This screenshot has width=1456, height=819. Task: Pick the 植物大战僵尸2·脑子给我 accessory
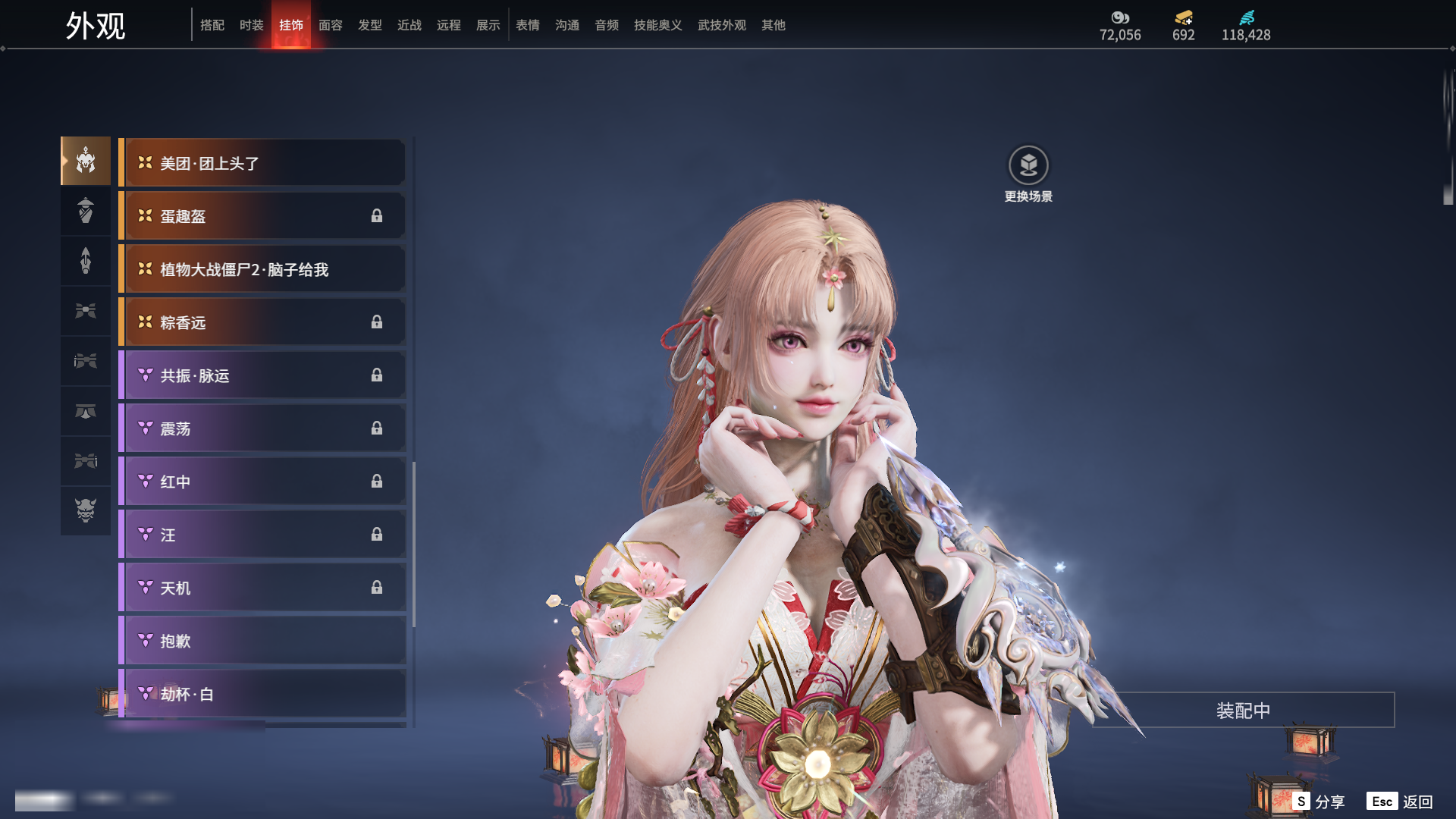[262, 269]
